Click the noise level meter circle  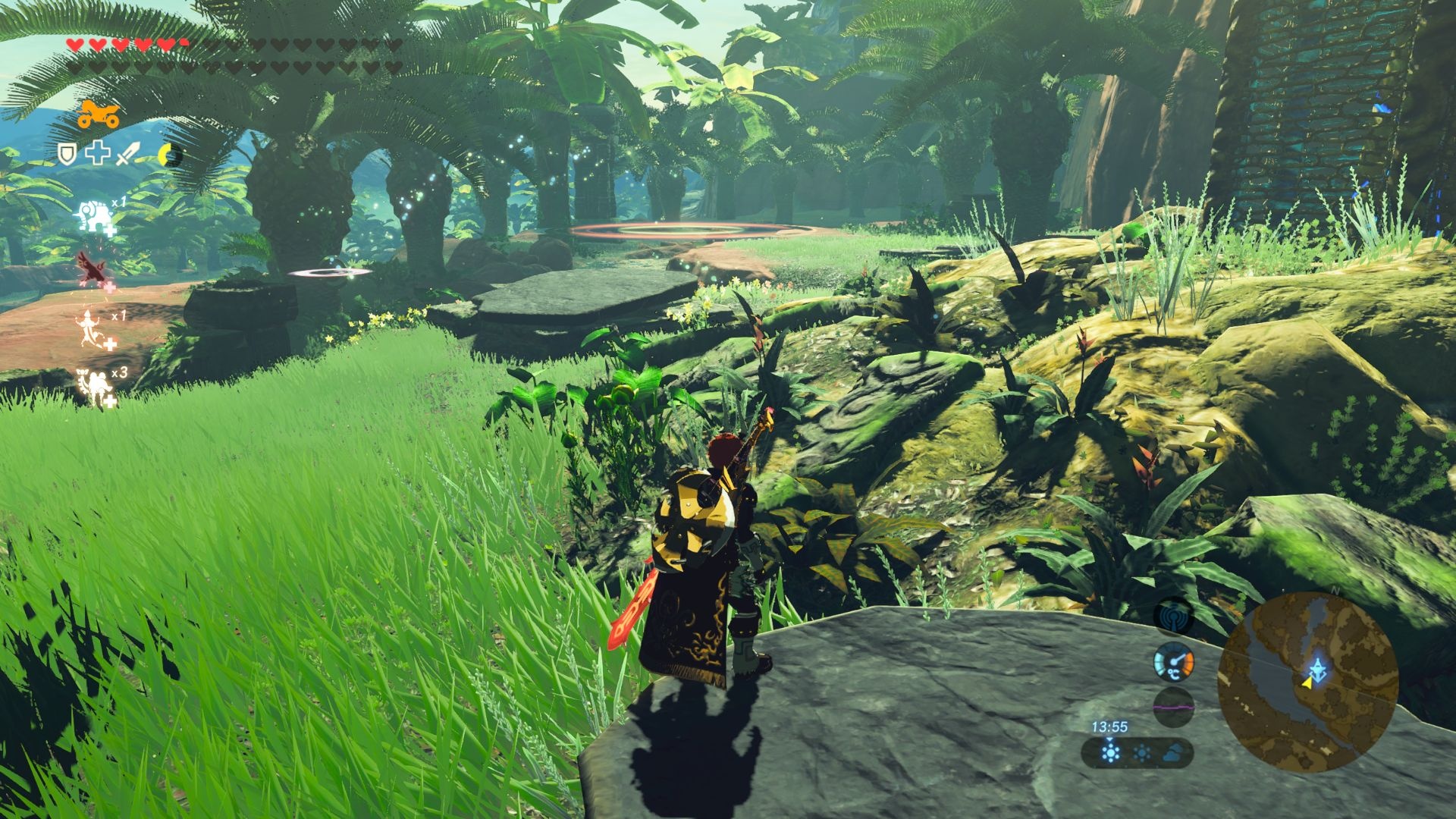pos(1173,707)
